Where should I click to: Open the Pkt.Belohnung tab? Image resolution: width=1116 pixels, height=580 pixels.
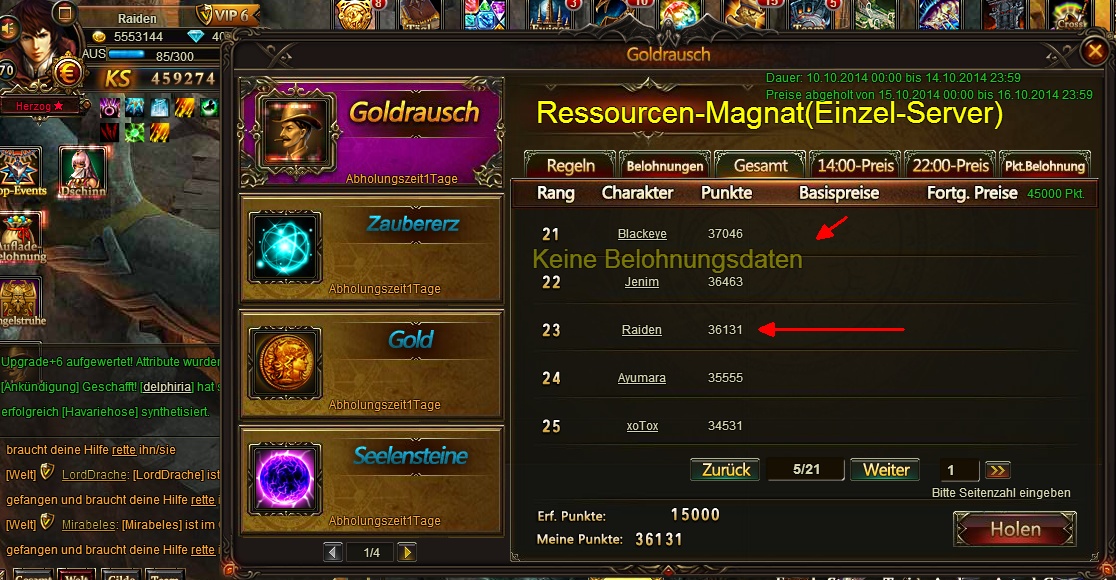[1045, 165]
